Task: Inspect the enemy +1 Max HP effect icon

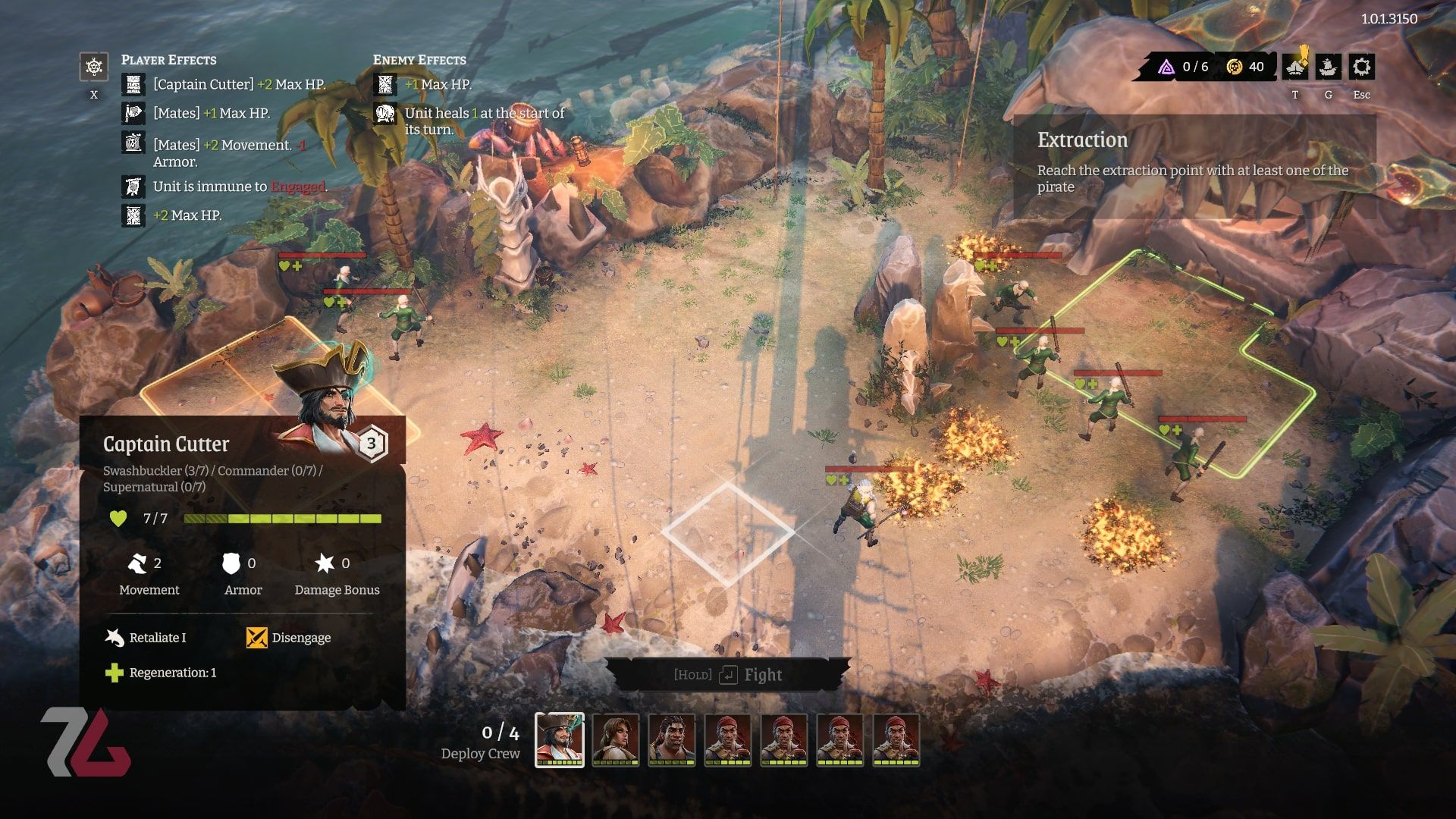Action: (x=385, y=84)
